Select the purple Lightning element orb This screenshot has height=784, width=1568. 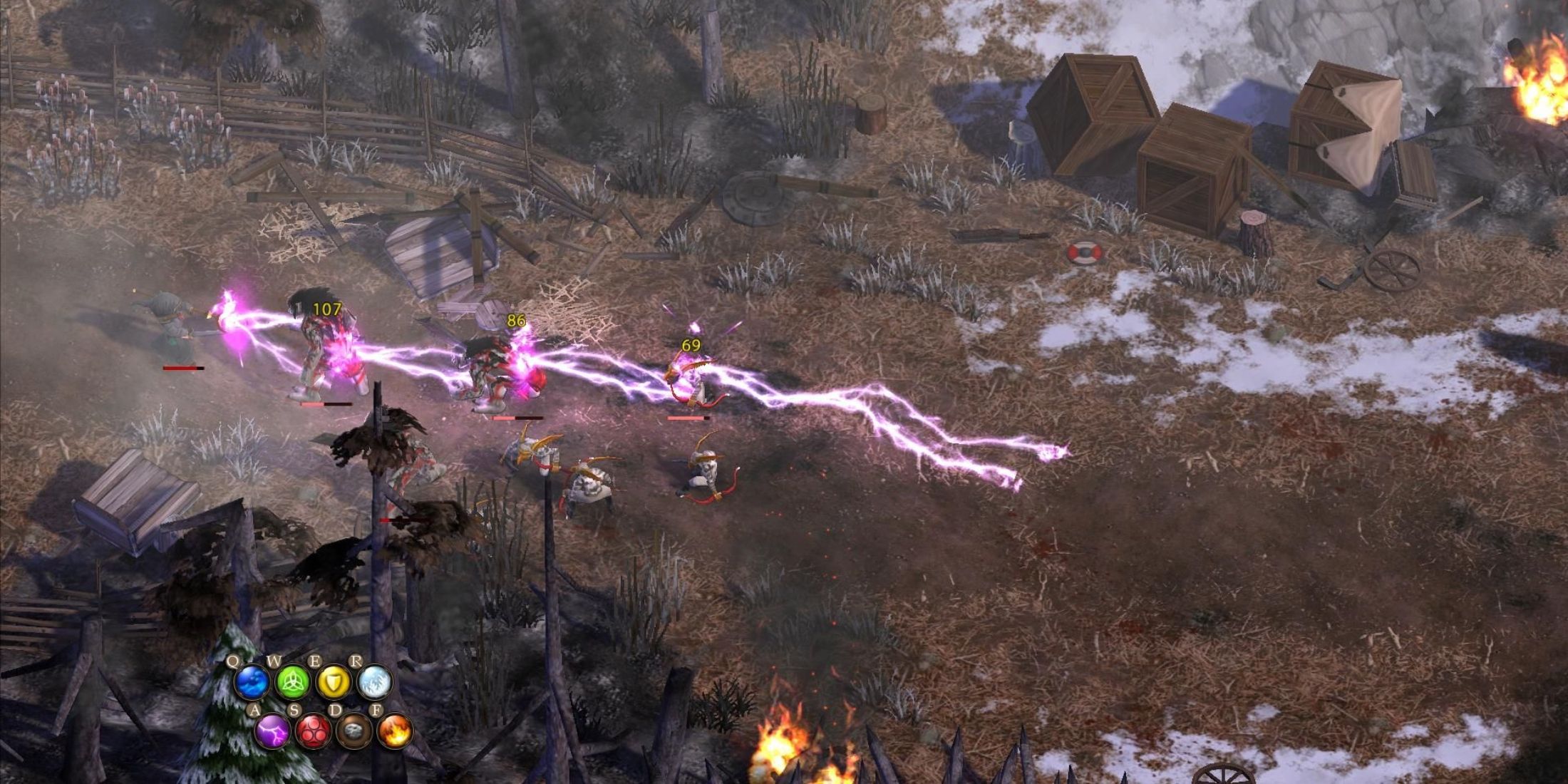click(271, 733)
